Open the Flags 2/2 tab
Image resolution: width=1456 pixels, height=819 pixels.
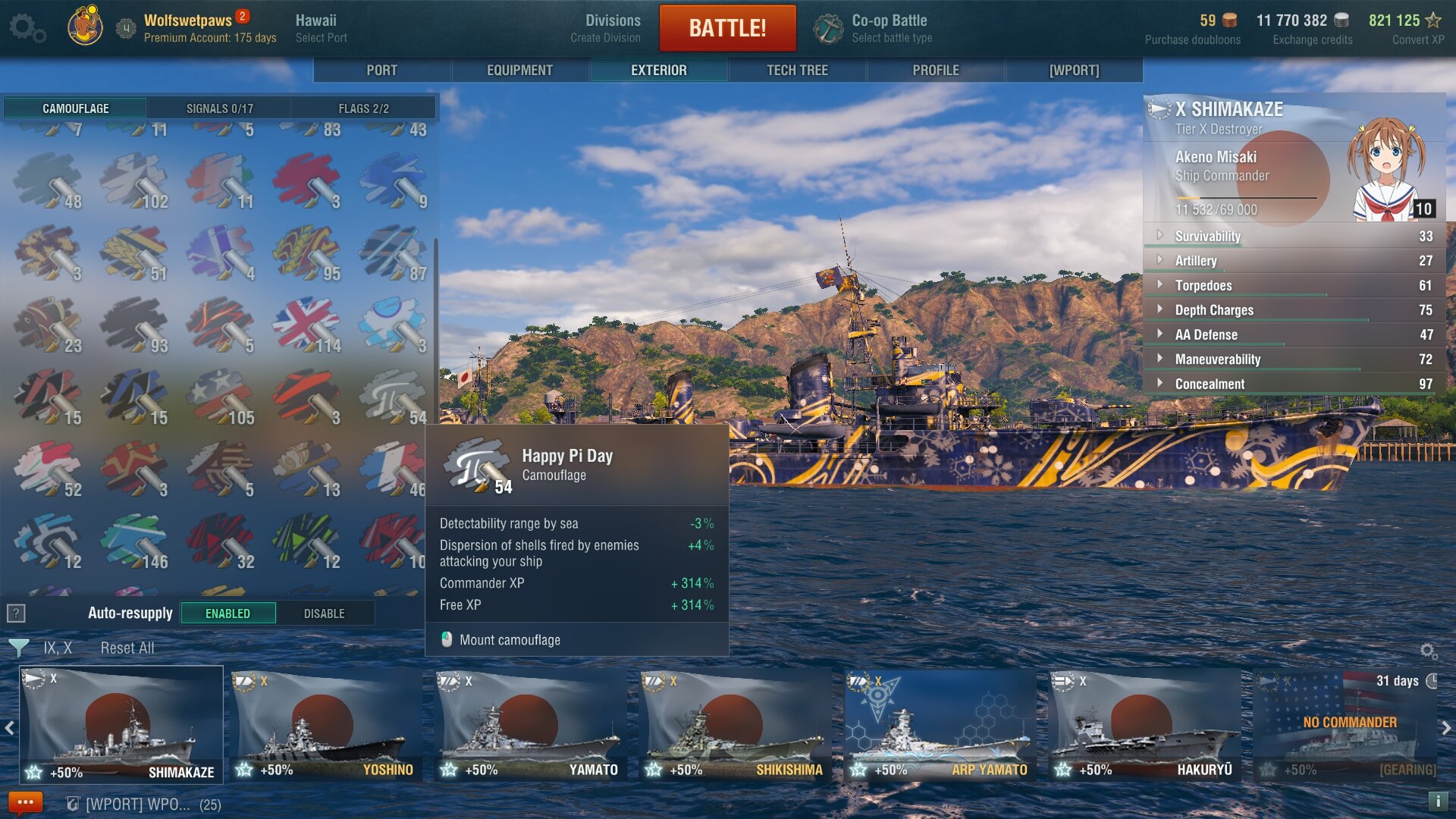363,108
